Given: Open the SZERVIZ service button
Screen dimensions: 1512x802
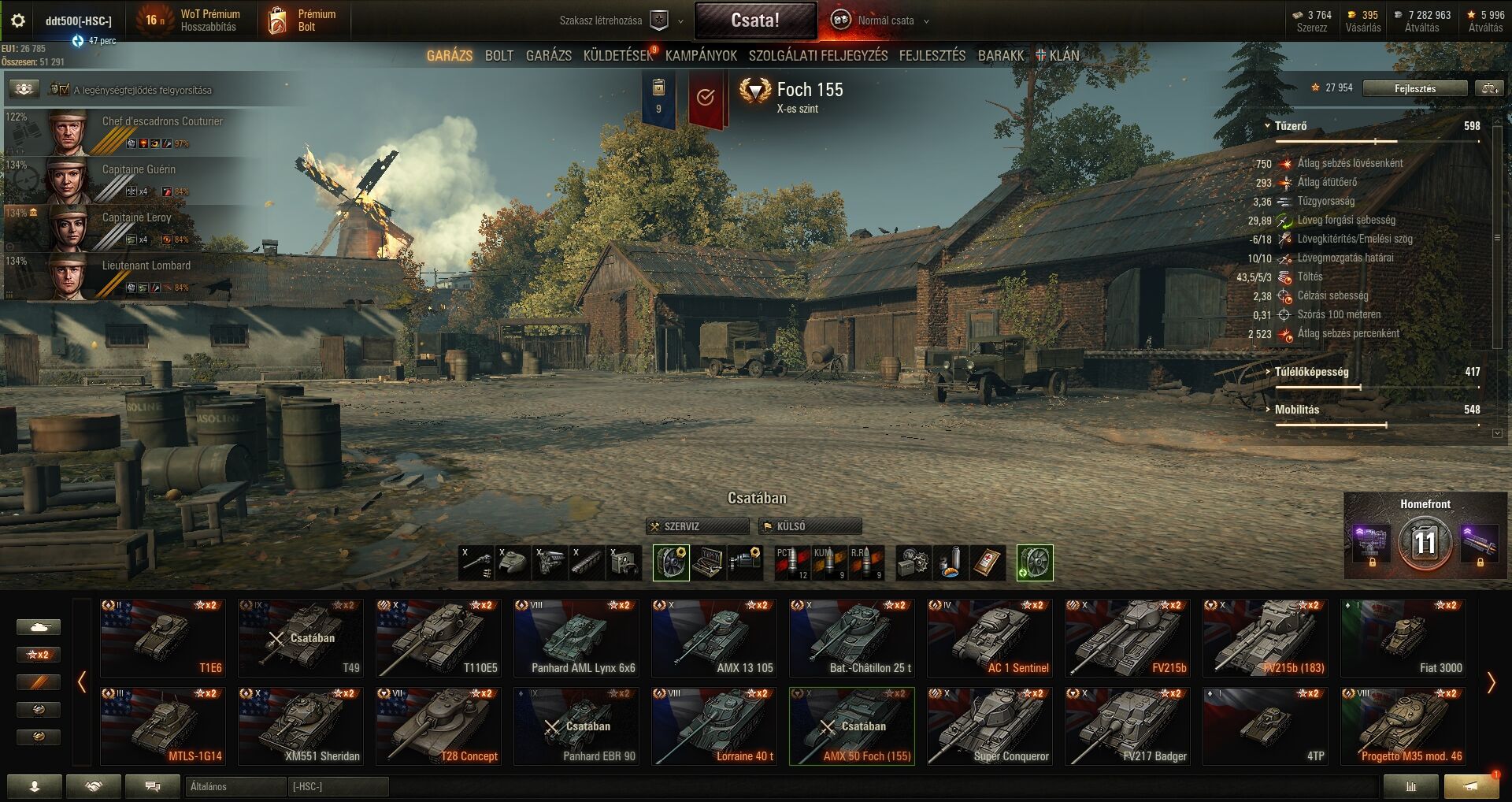Looking at the screenshot, I should [697, 526].
